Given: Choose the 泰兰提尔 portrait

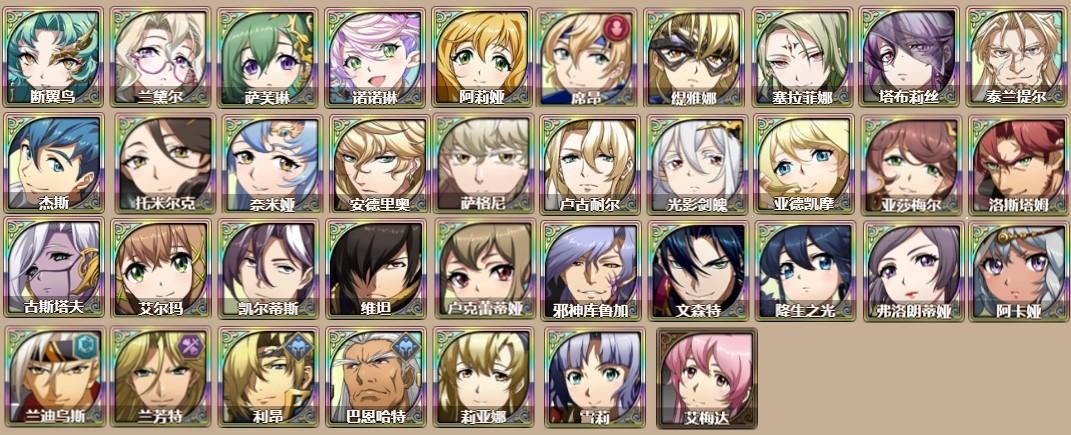Looking at the screenshot, I should [x=1017, y=57].
